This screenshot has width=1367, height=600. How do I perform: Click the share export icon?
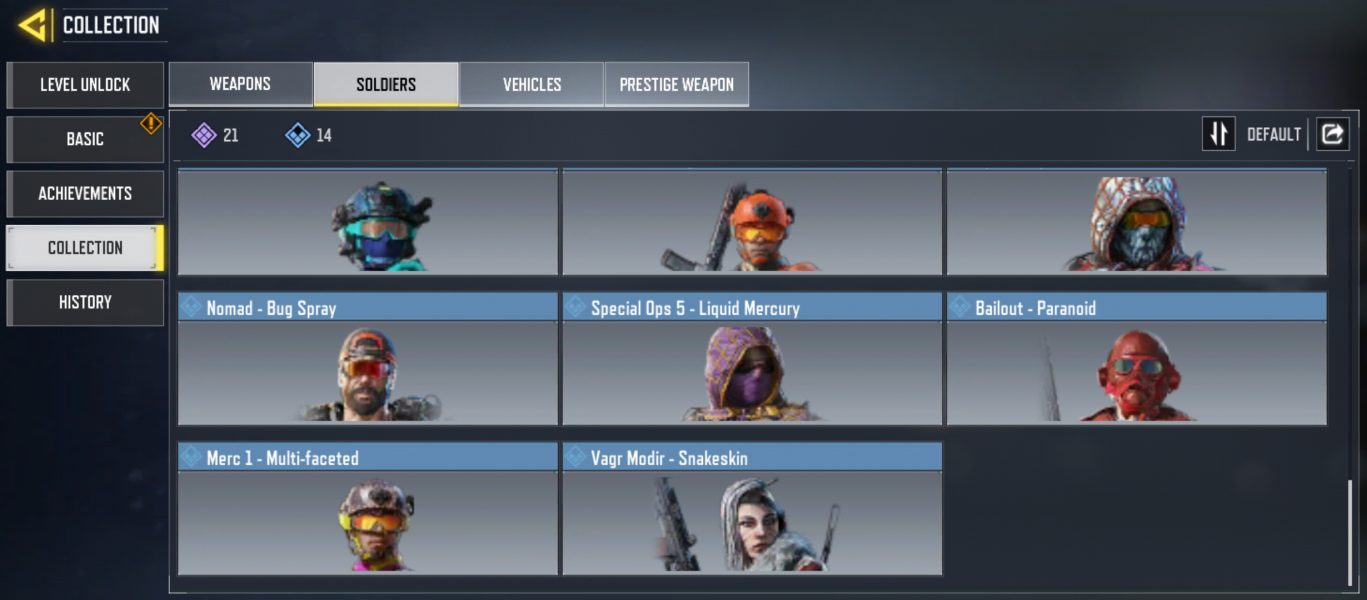pos(1333,134)
